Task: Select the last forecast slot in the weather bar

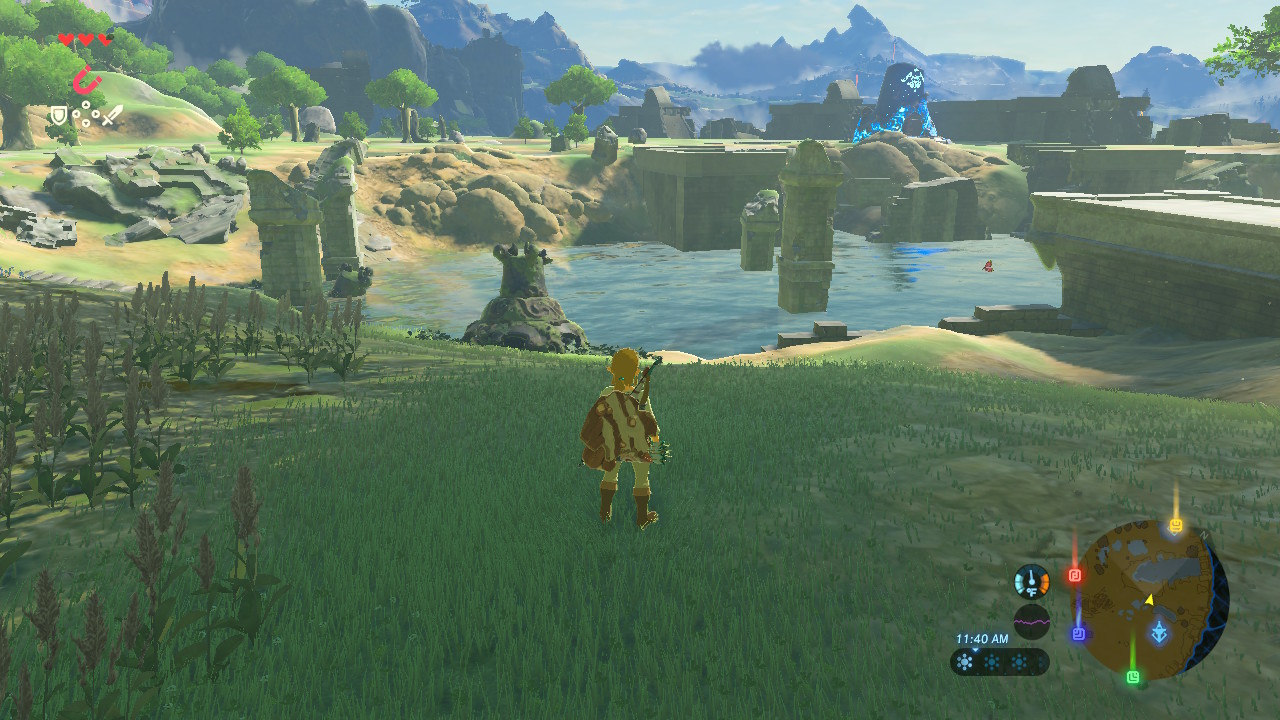Action: coord(1041,660)
